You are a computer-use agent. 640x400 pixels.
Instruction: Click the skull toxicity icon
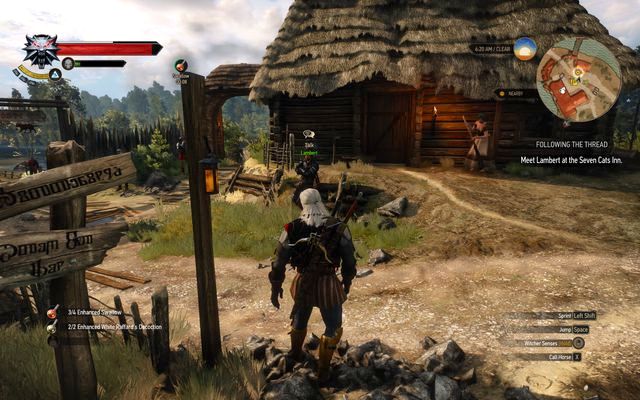point(68,63)
